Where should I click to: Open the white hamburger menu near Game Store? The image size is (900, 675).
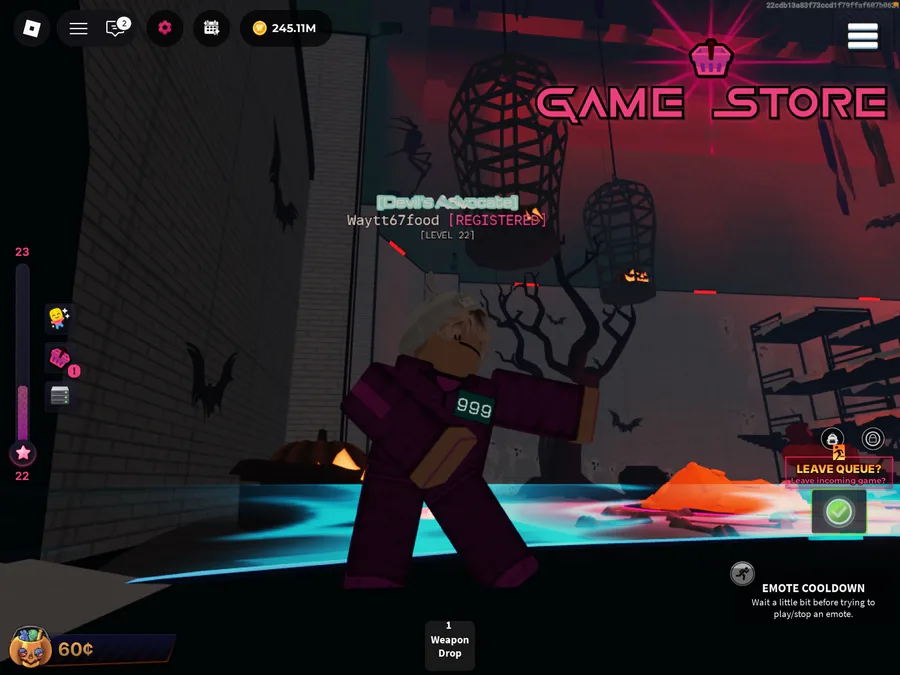[862, 36]
